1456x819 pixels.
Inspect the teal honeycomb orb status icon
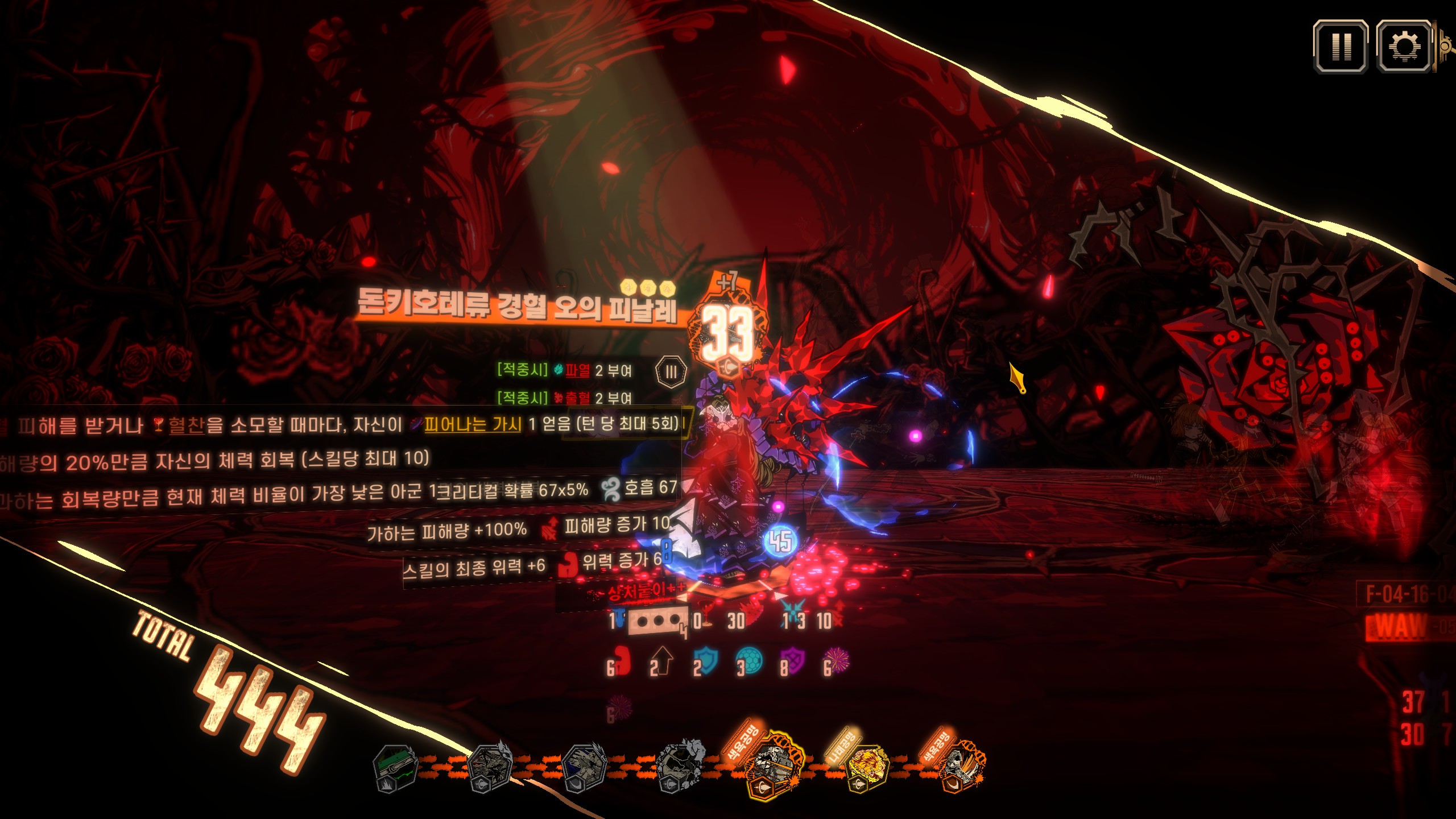pos(750,661)
